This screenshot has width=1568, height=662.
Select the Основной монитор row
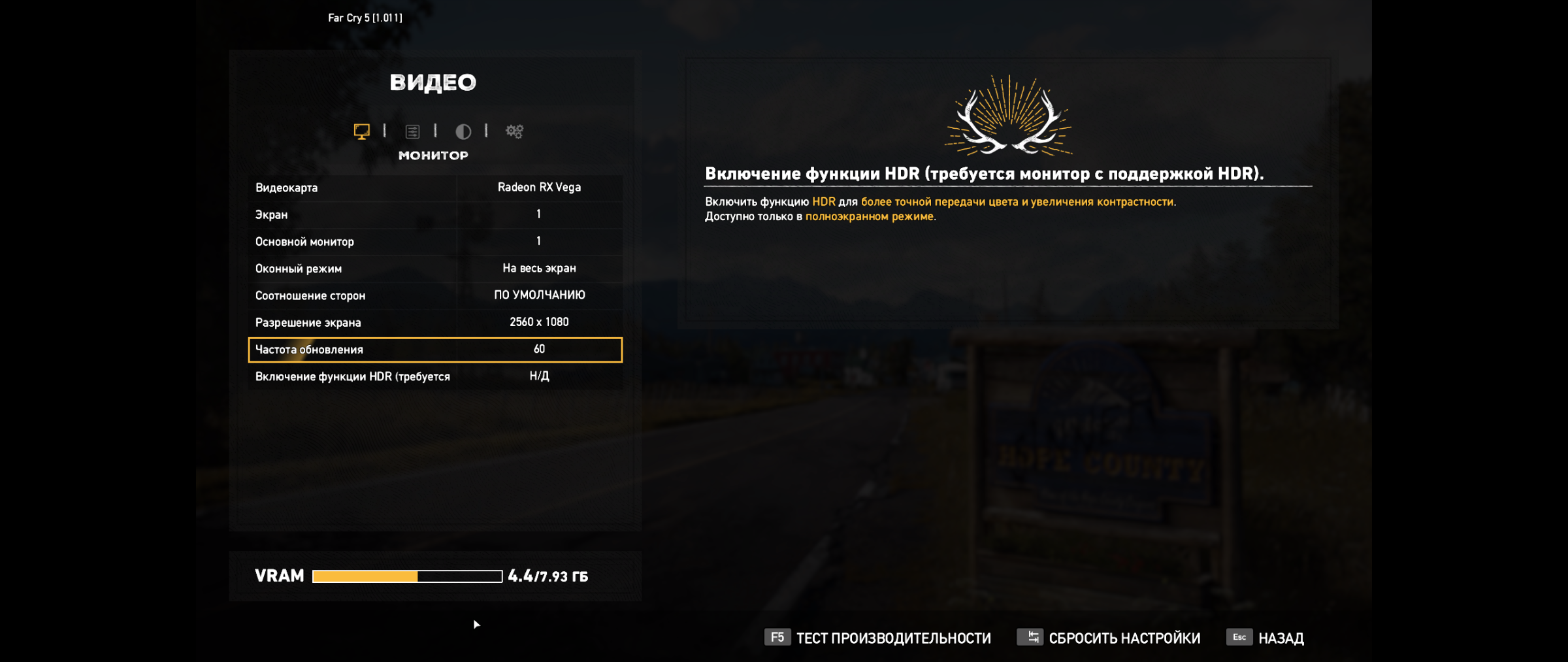pyautogui.click(x=435, y=241)
